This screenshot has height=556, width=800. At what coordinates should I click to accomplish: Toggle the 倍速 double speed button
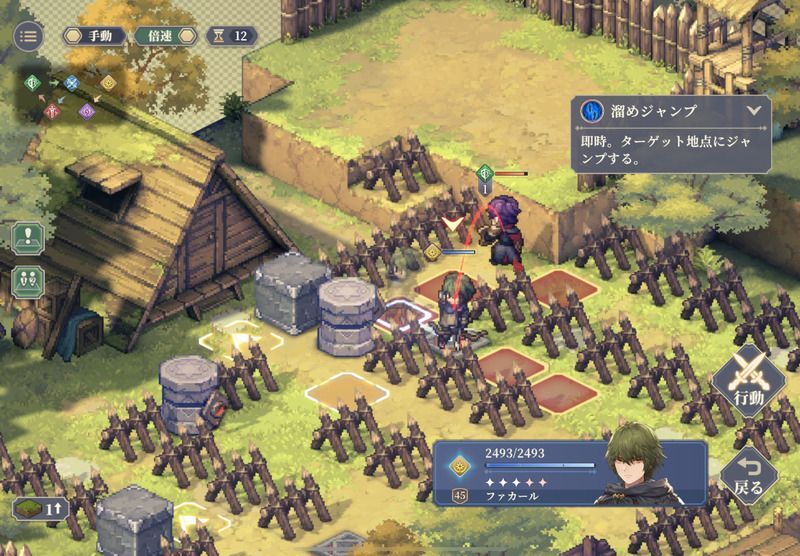coord(160,36)
